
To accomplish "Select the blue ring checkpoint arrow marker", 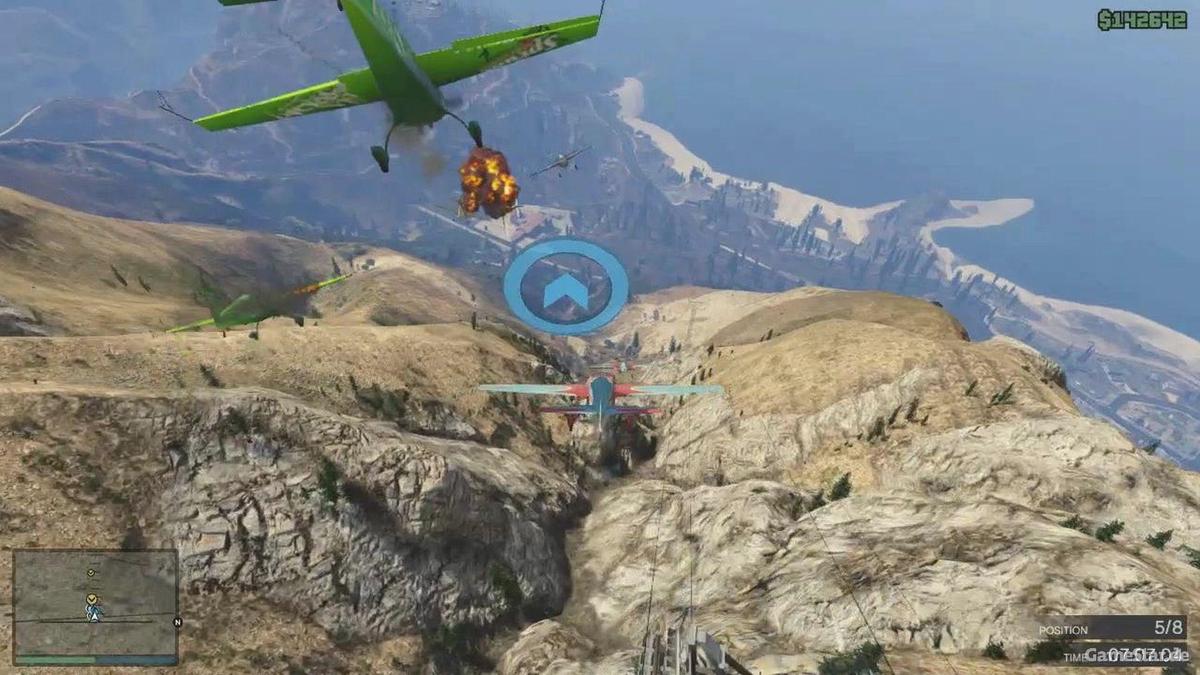I will [x=566, y=287].
